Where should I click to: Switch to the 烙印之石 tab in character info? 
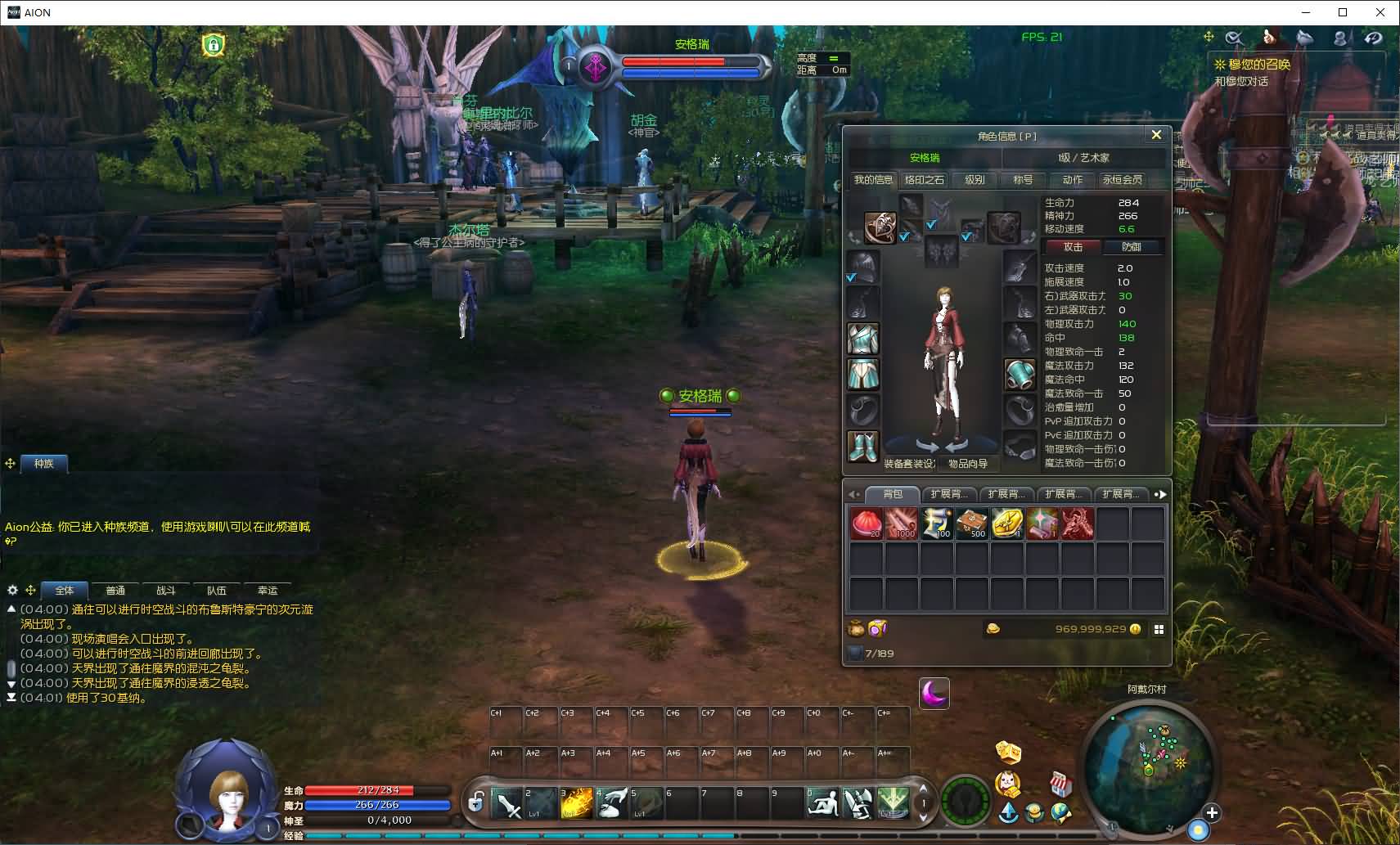tap(924, 180)
